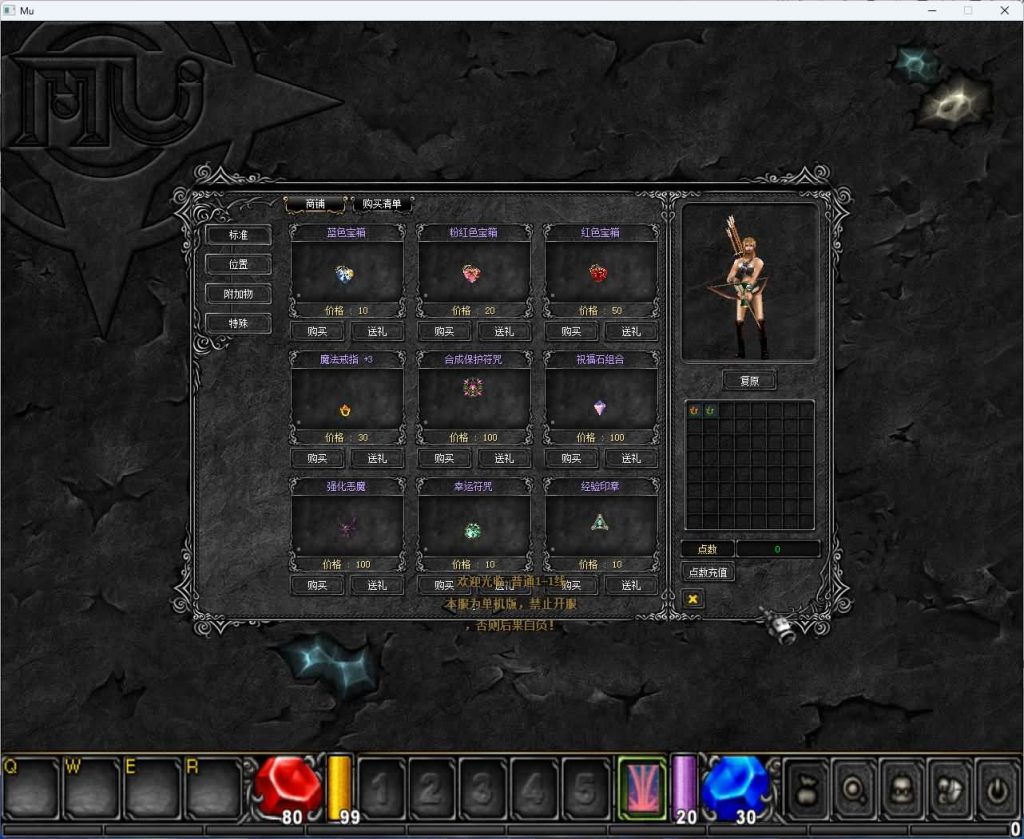Open the 购买清单 purchase list tab
The height and width of the screenshot is (839, 1024).
pos(382,204)
